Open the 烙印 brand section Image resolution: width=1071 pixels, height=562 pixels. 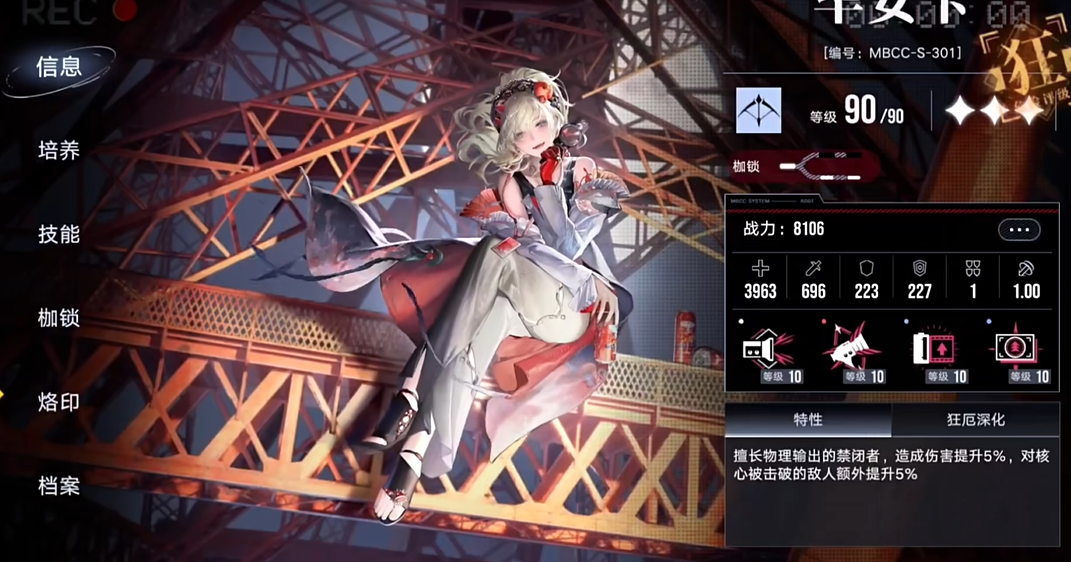59,402
